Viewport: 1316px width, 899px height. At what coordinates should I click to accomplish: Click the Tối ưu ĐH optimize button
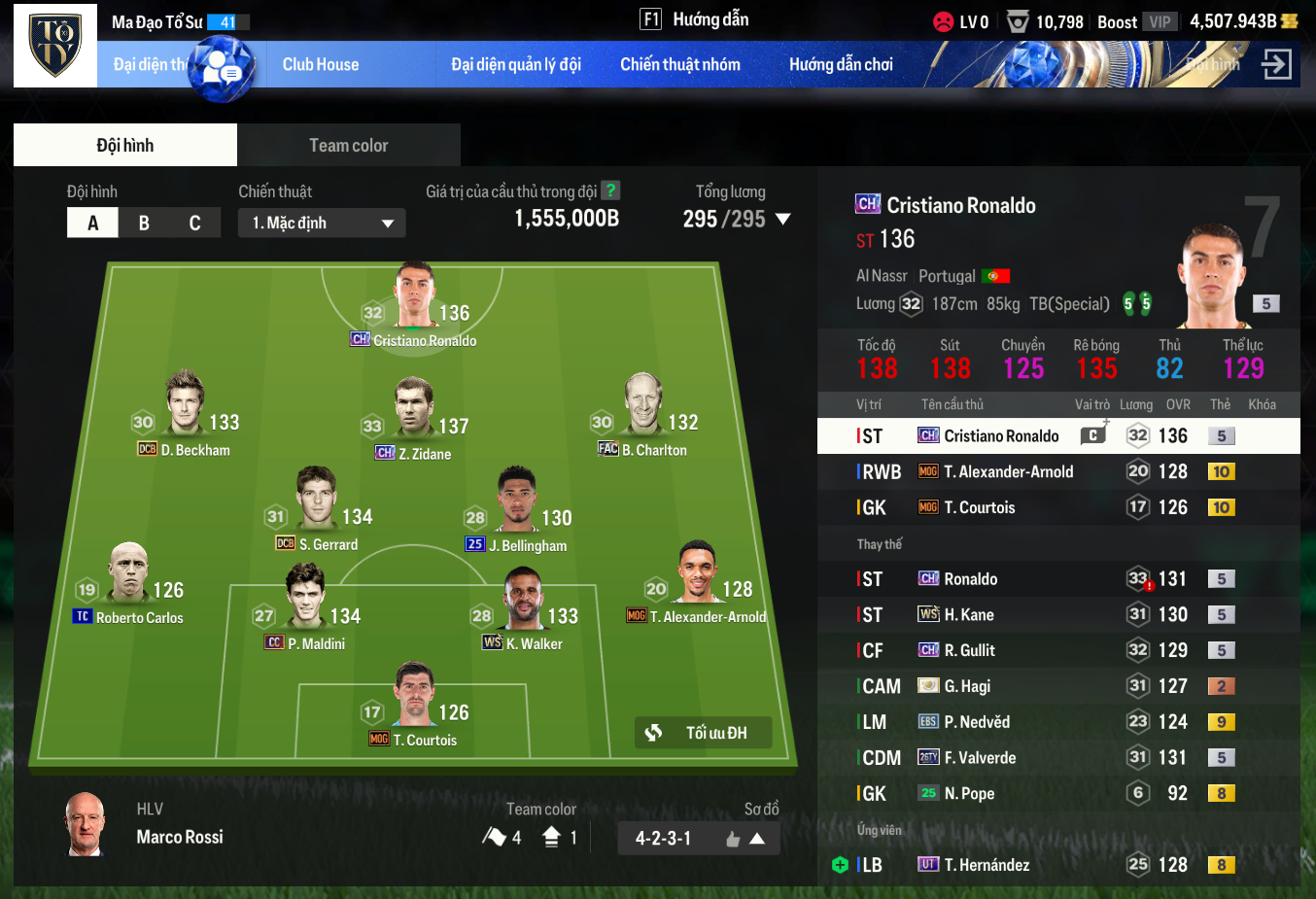pos(704,733)
